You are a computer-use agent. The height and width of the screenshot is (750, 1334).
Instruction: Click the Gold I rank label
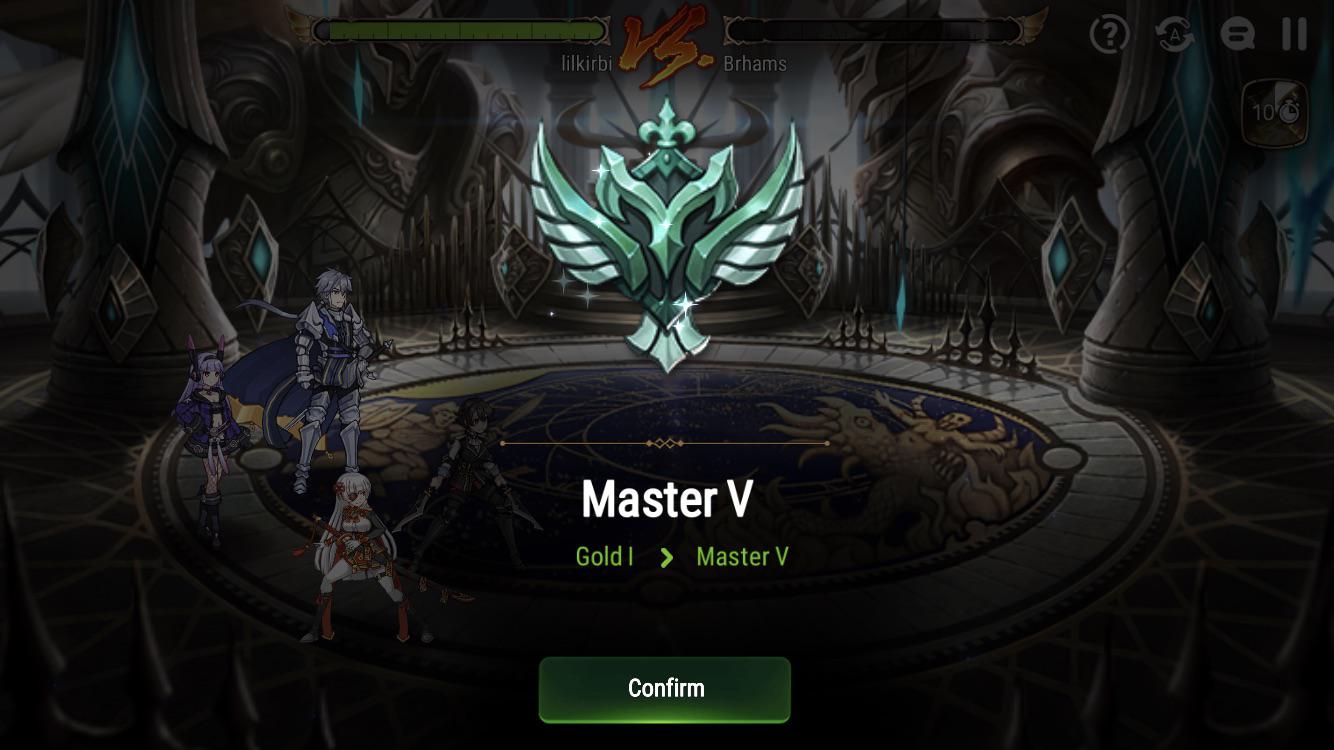click(x=603, y=557)
